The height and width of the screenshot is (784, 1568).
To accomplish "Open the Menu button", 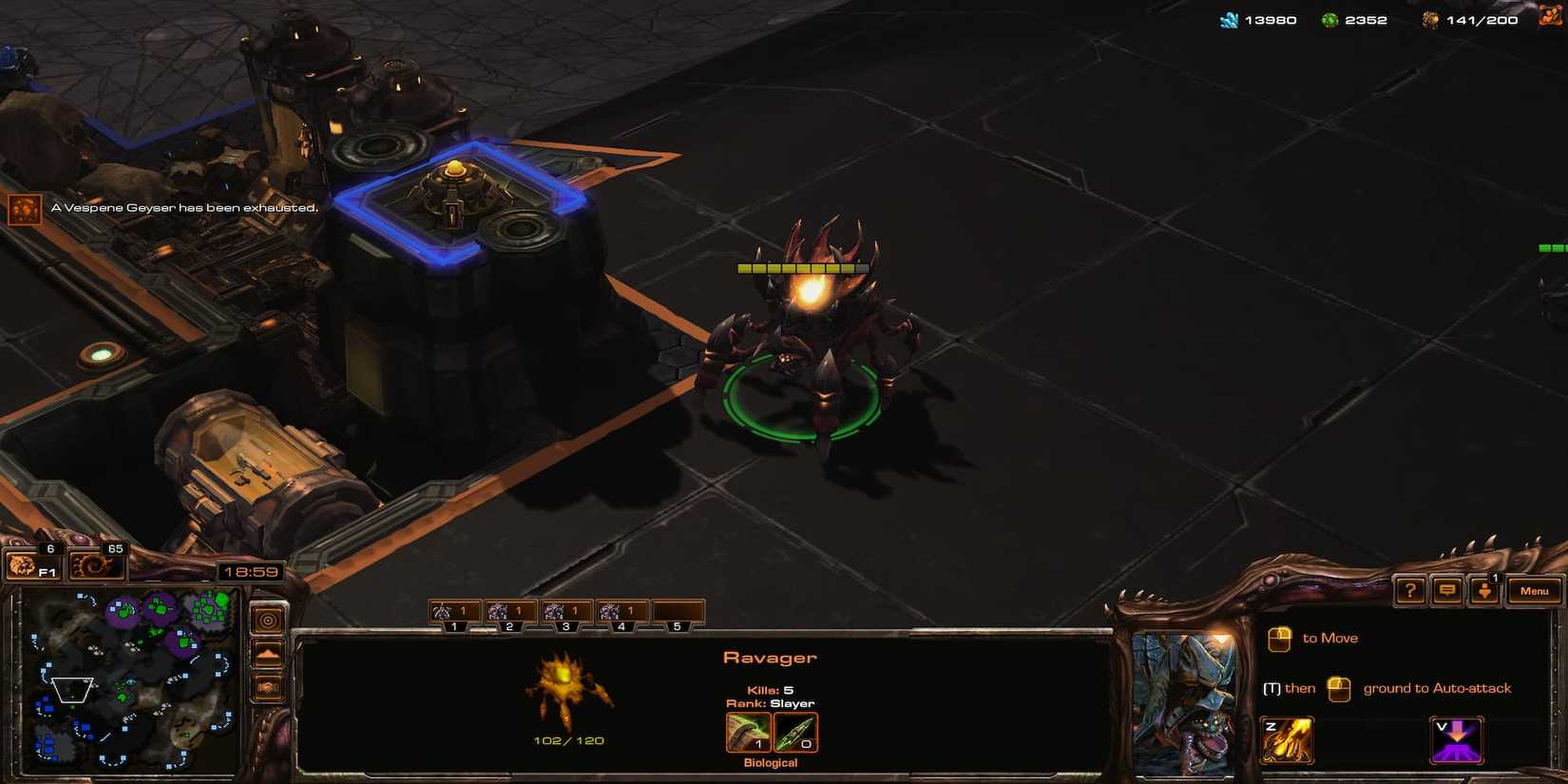I will 1534,590.
